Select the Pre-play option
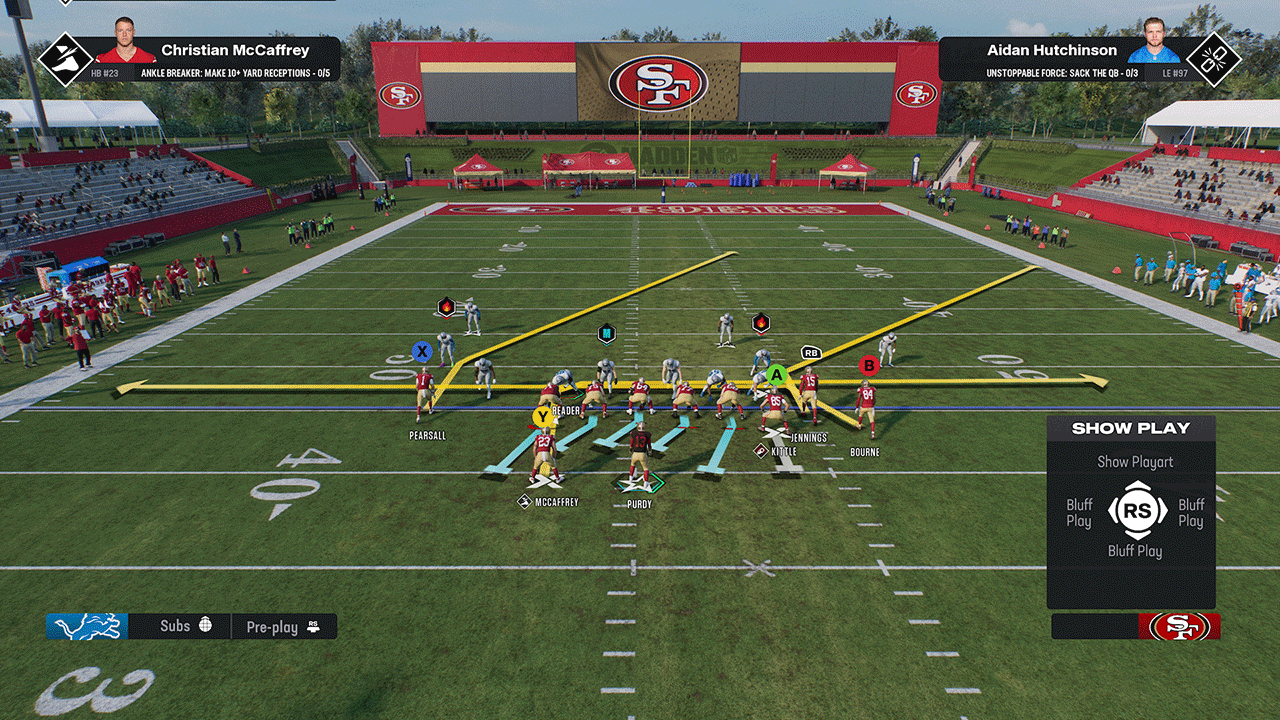 (284, 627)
